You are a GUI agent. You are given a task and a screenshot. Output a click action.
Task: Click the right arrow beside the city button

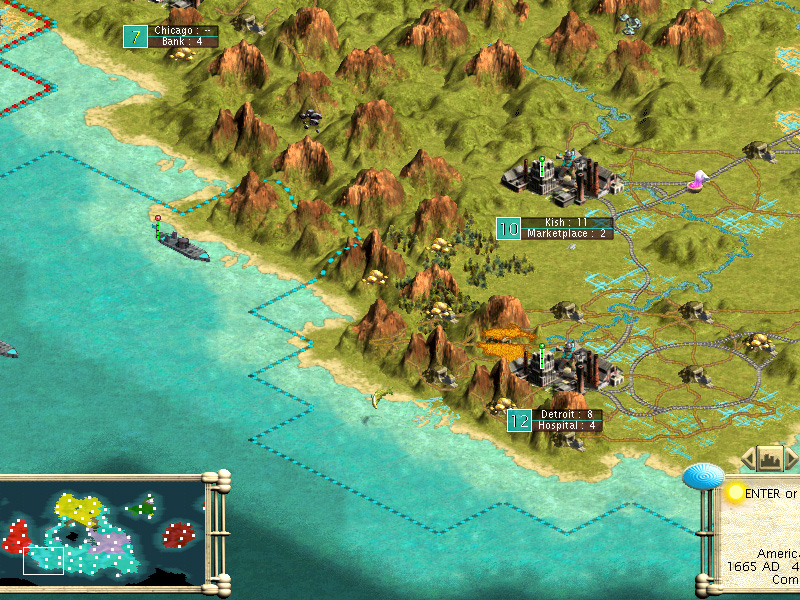(793, 460)
